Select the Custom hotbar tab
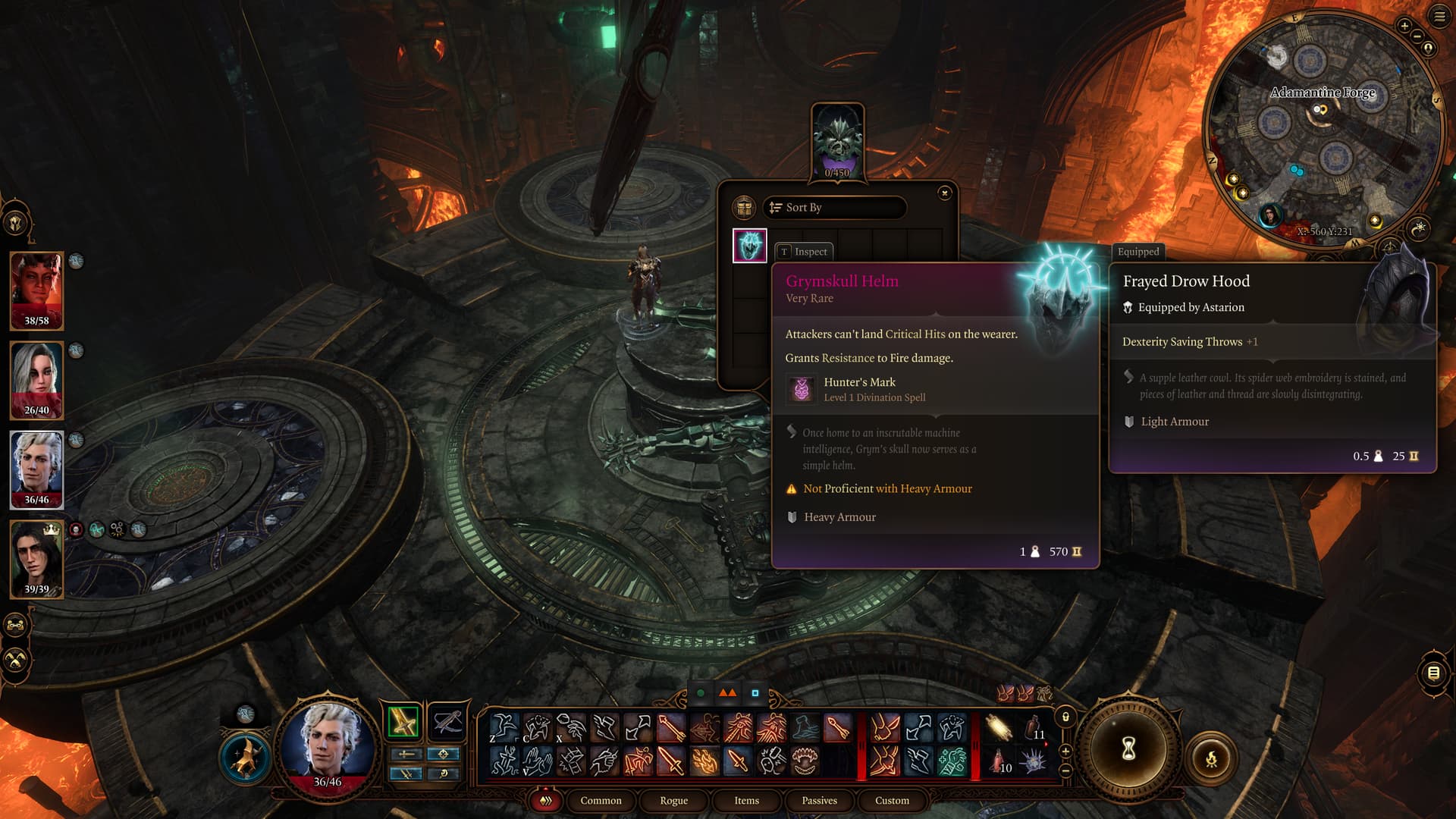This screenshot has height=819, width=1456. 892,800
